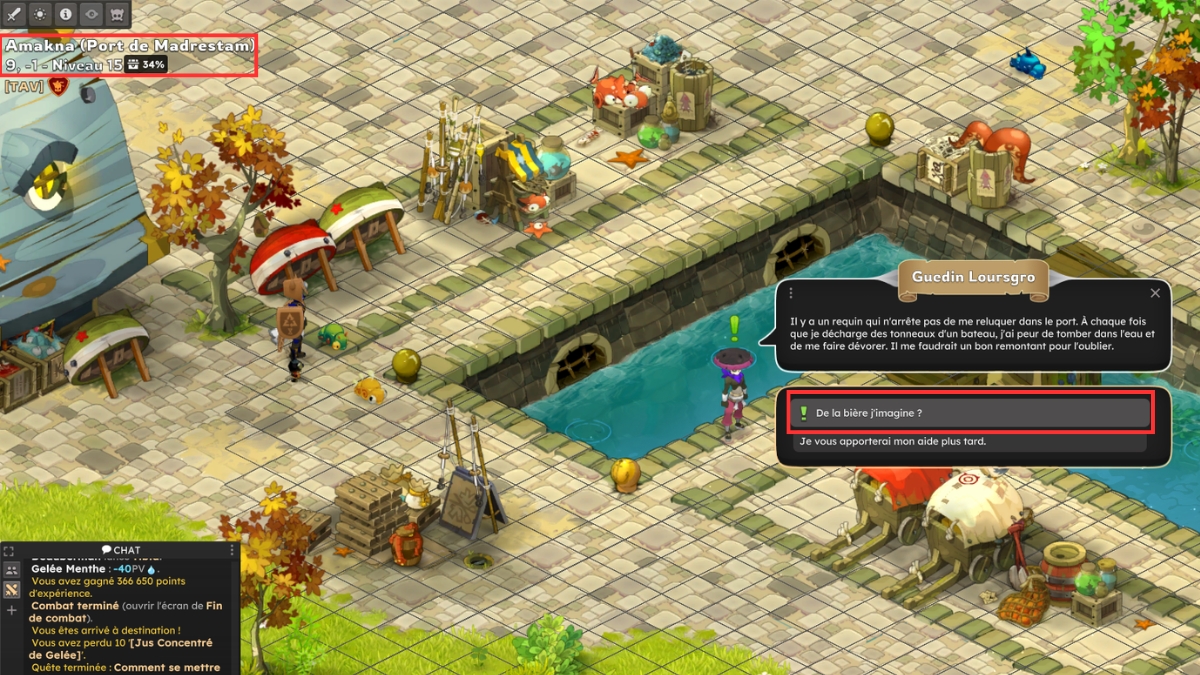The width and height of the screenshot is (1200, 675).
Task: Open the info icon in the top toolbar
Action: [x=66, y=15]
